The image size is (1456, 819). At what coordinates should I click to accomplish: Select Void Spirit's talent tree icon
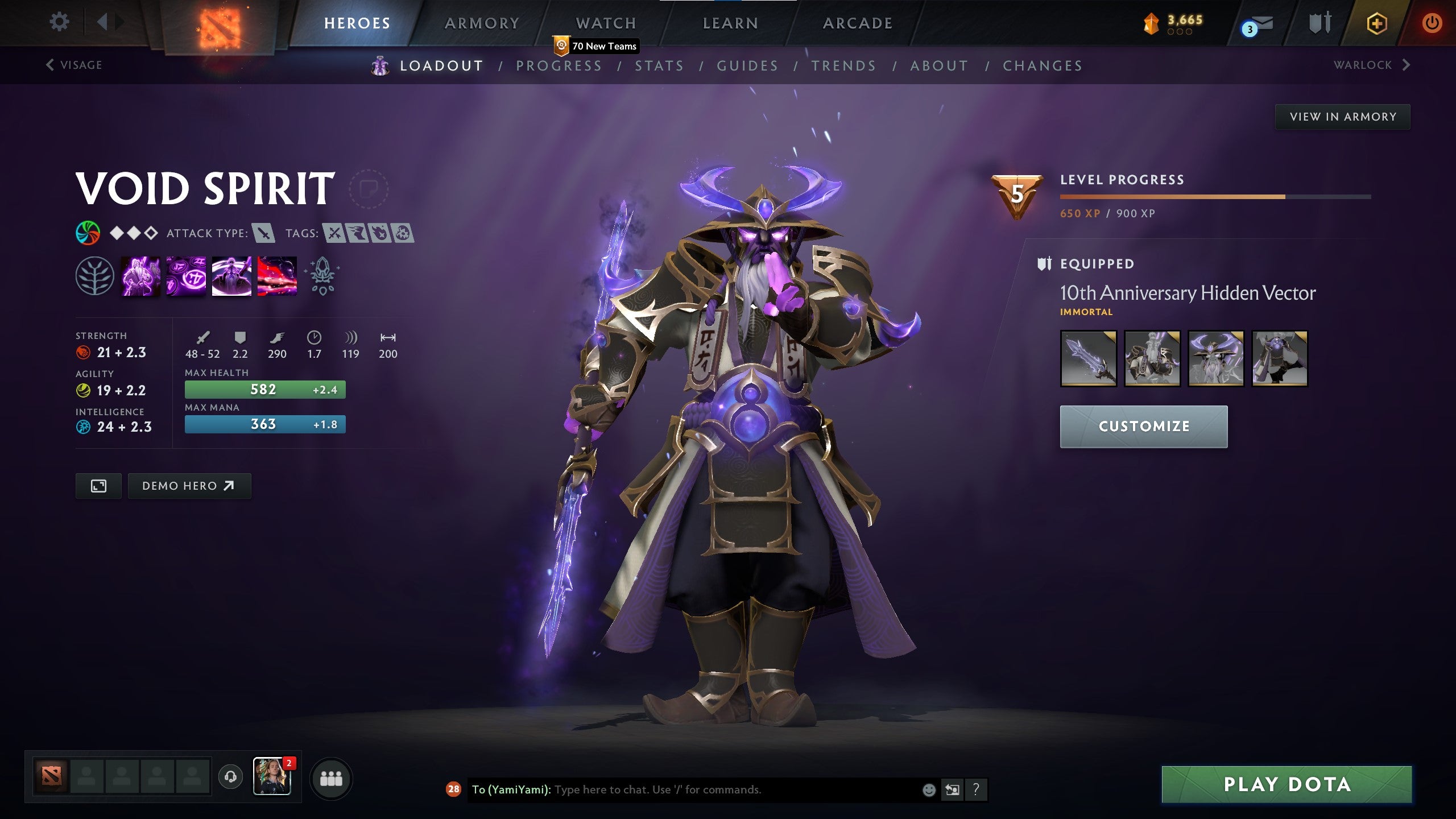(96, 277)
